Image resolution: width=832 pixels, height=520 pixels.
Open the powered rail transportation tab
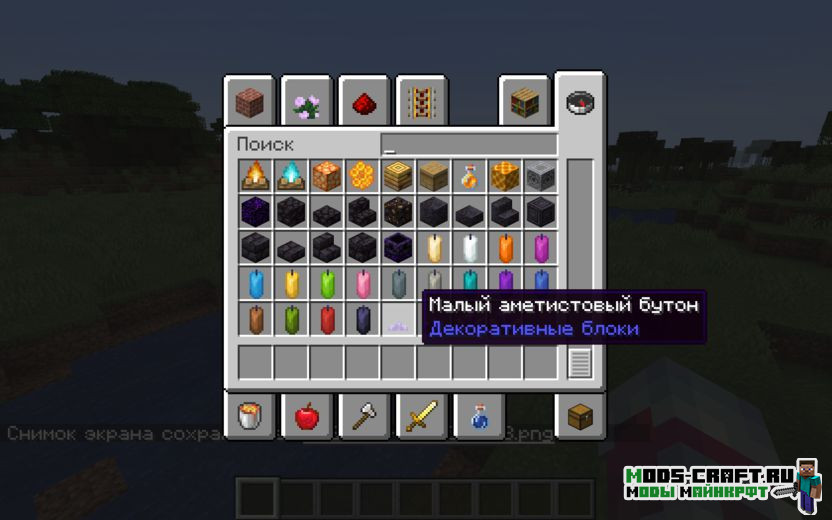coord(420,101)
